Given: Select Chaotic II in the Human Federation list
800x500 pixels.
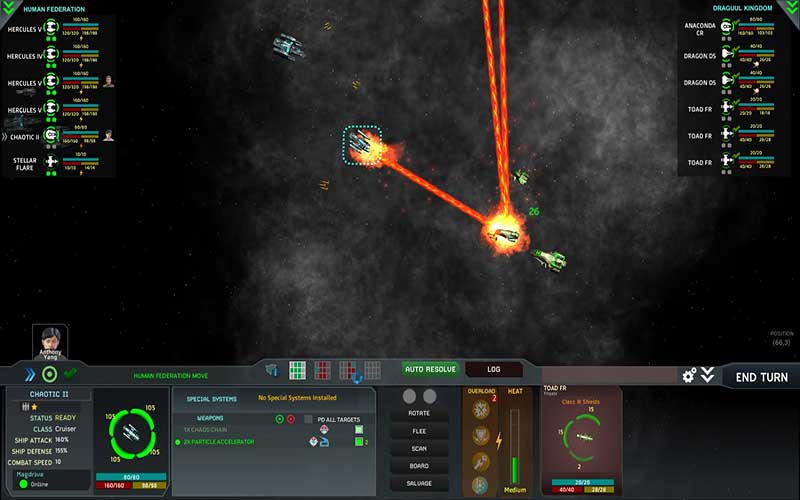Looking at the screenshot, I should [x=24, y=137].
